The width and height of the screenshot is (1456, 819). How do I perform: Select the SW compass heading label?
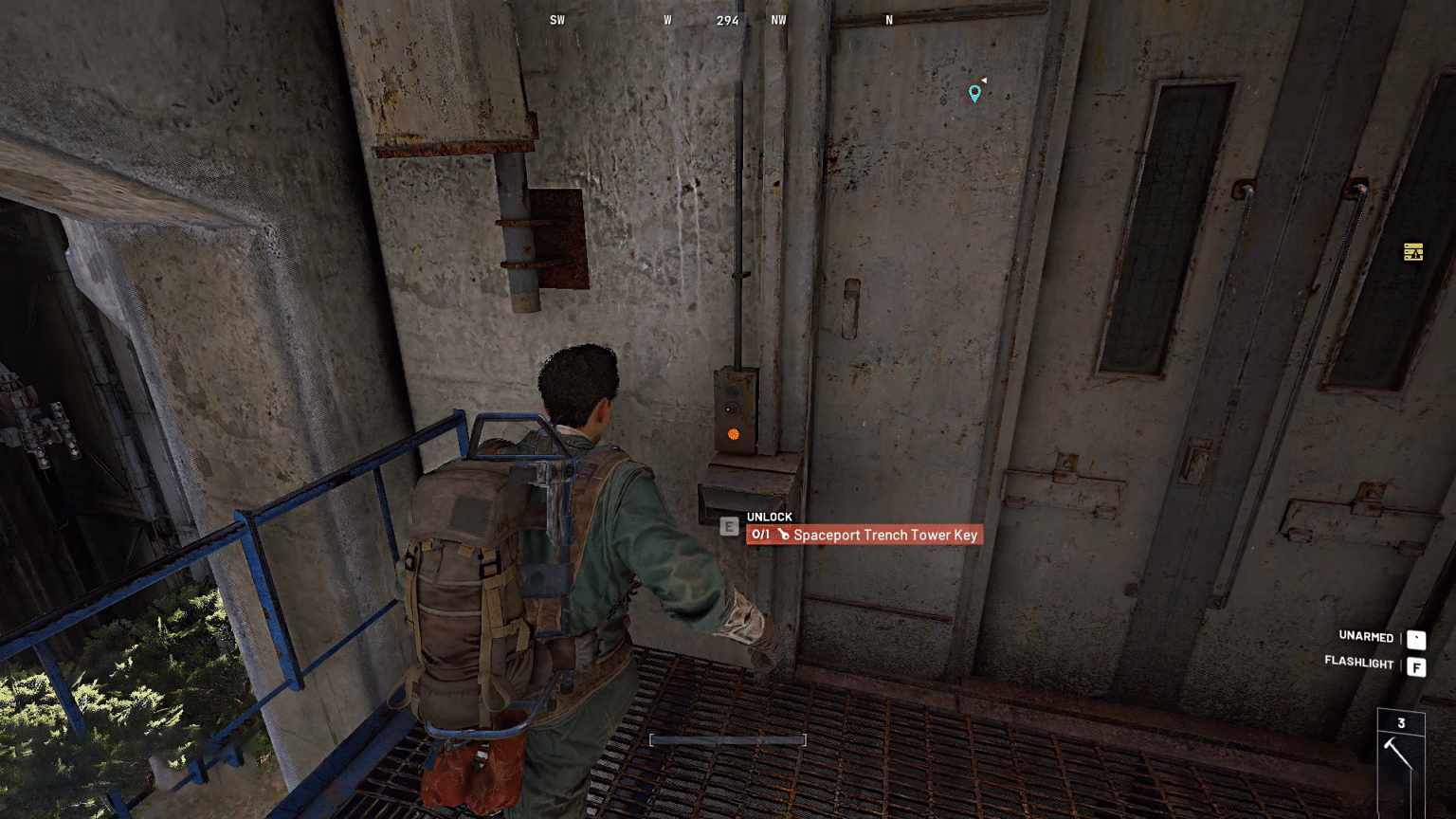(557, 20)
